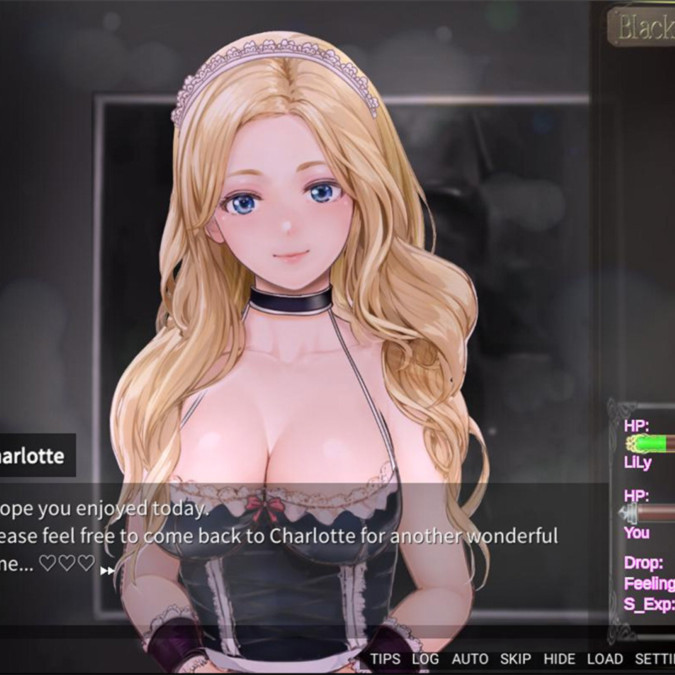Toggle AUTO text advance
Image resolution: width=675 pixels, height=675 pixels.
tap(470, 659)
